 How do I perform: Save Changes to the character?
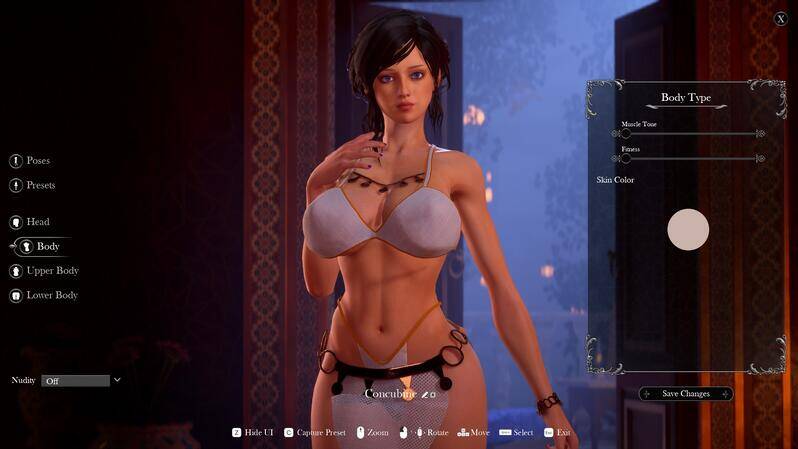tap(686, 394)
